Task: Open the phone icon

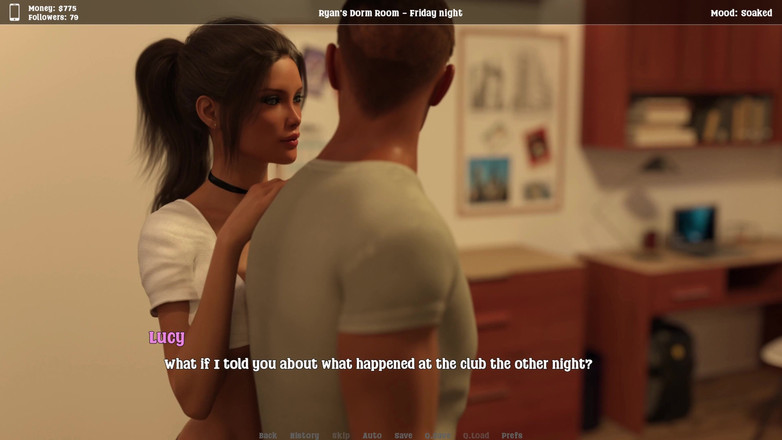Action: tap(14, 13)
